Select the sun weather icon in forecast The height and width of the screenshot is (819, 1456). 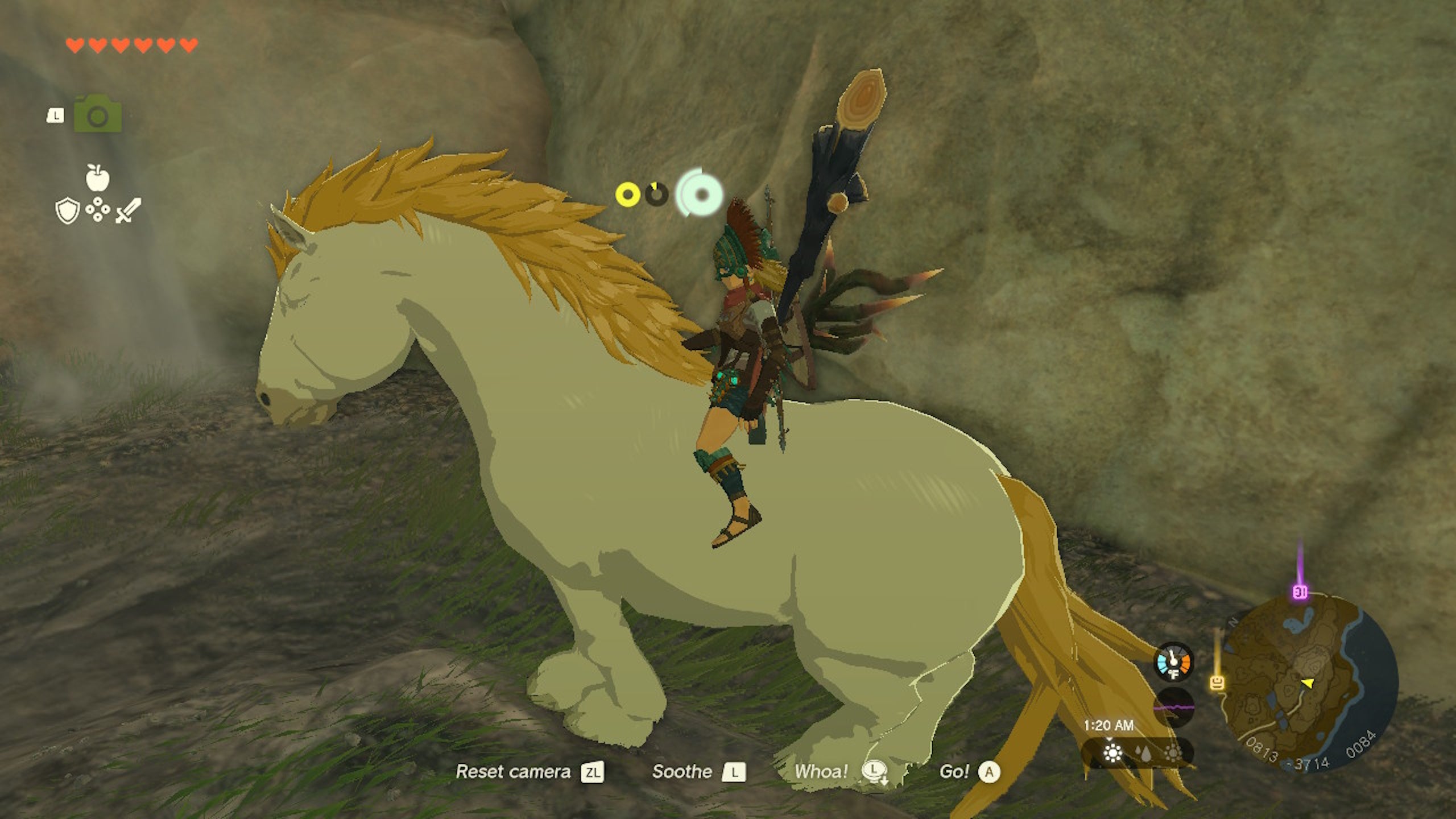point(1112,753)
